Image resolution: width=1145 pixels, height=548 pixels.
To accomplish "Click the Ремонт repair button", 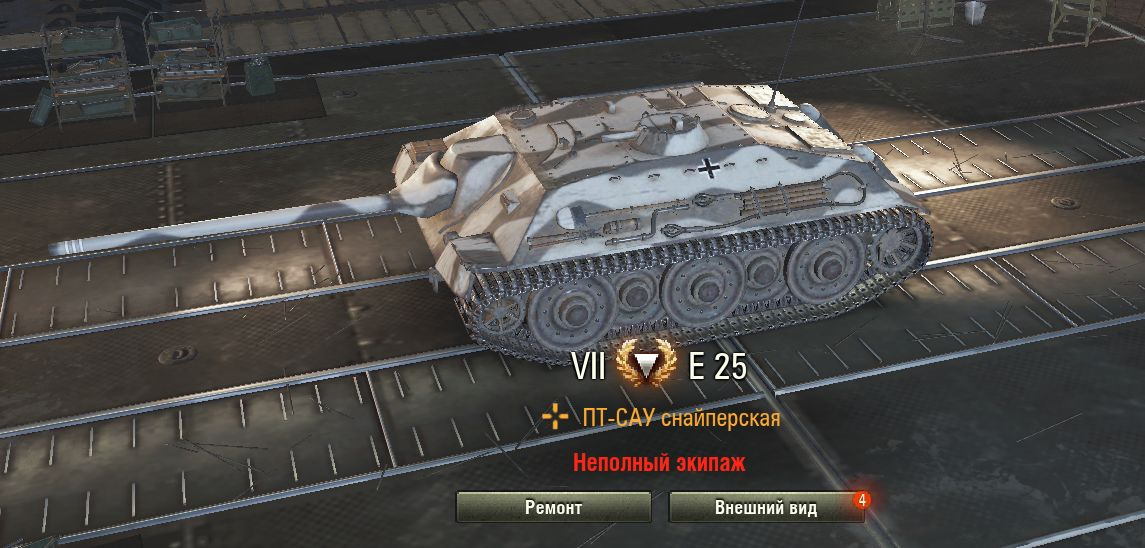I will (x=553, y=507).
